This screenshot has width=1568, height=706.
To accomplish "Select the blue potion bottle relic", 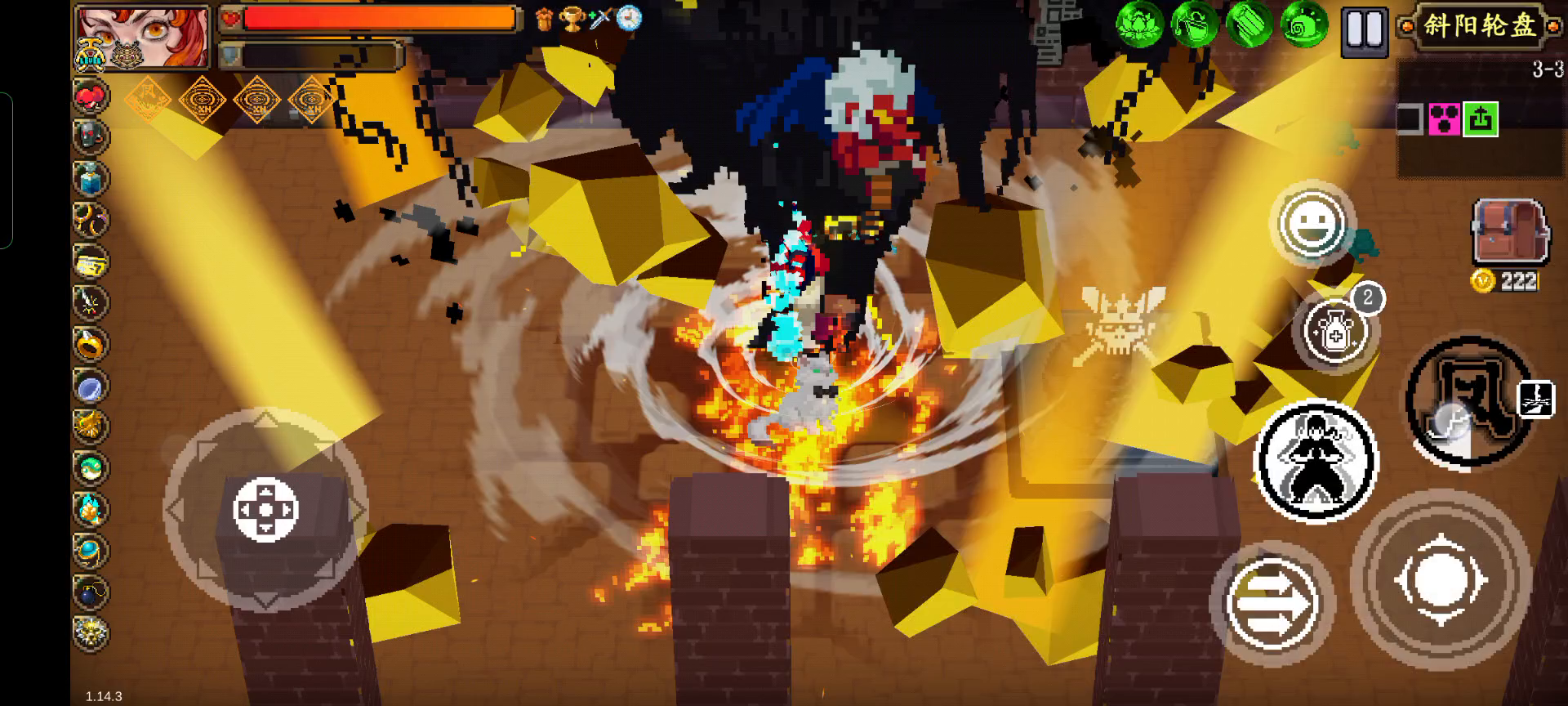I will point(91,177).
